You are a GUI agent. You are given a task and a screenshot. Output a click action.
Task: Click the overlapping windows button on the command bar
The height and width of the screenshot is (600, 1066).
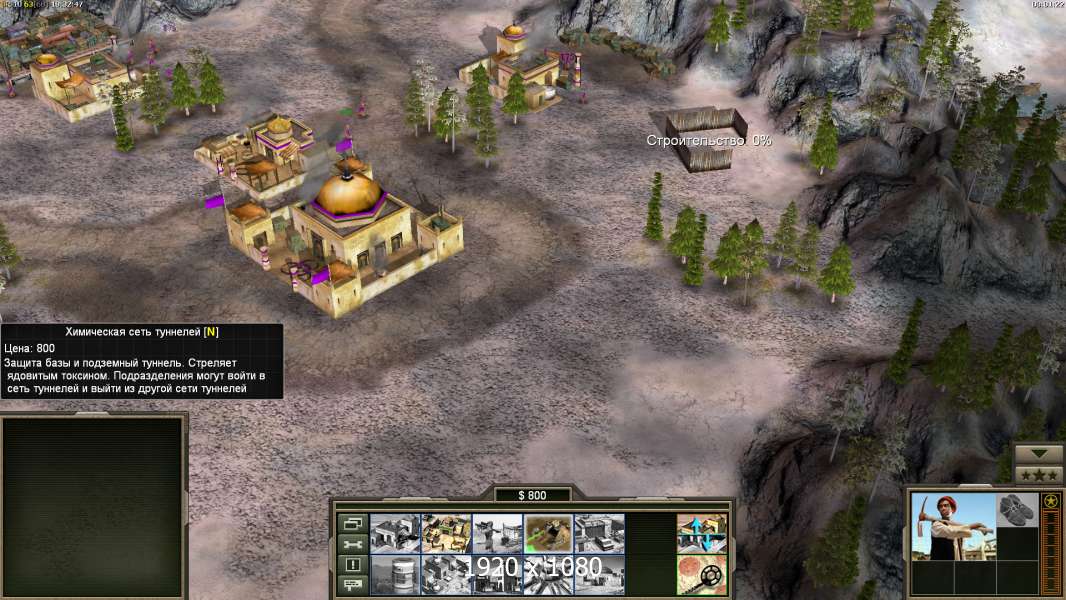[351, 523]
